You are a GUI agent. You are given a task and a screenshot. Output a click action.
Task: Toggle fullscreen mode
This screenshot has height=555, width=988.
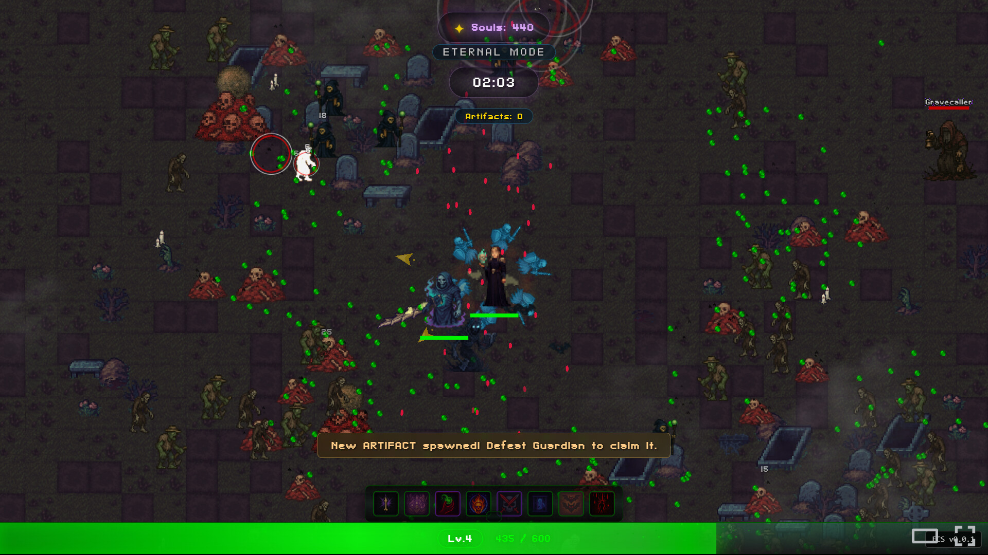pyautogui.click(x=964, y=535)
